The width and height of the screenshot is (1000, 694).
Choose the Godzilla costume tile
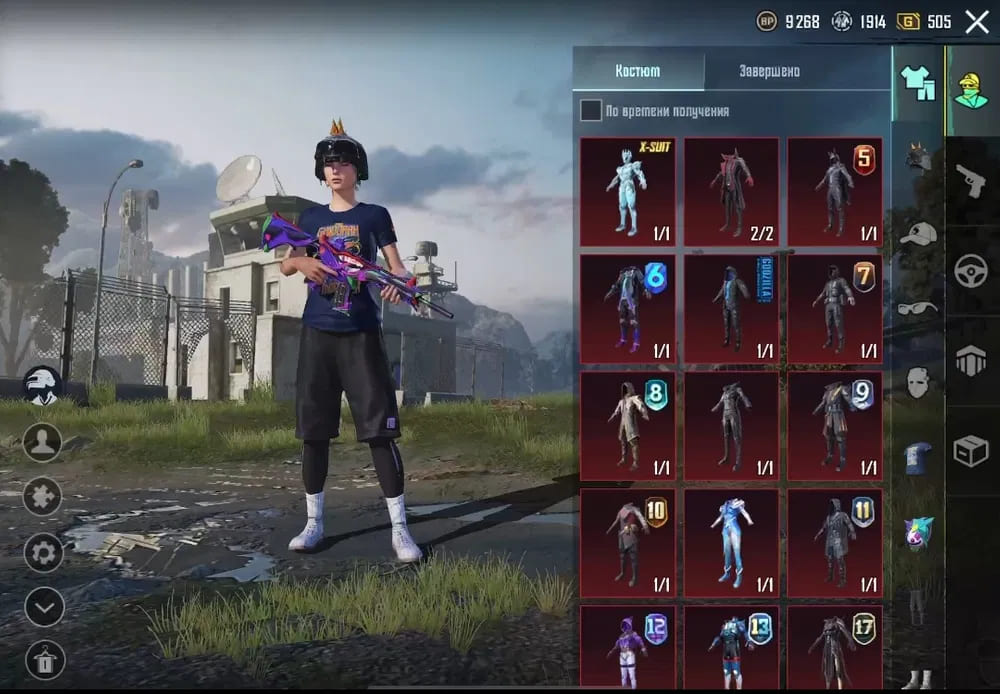click(x=731, y=308)
